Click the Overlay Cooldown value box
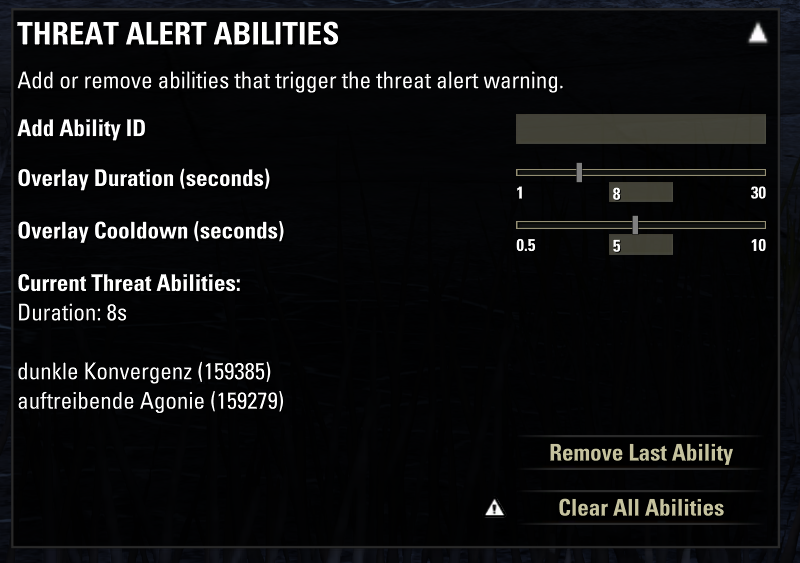 (x=640, y=245)
